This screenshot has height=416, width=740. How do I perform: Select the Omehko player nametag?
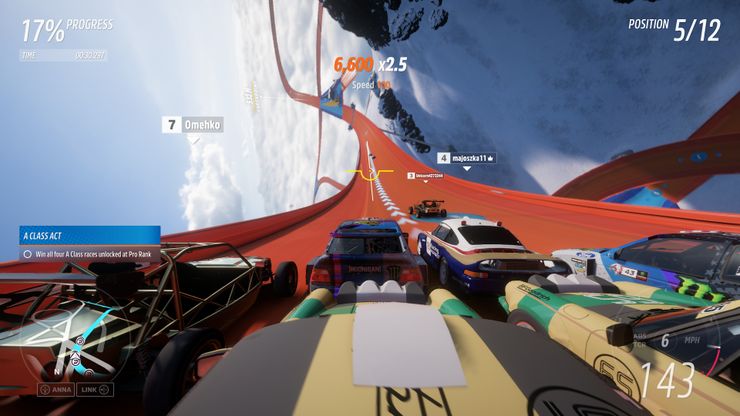pyautogui.click(x=193, y=125)
